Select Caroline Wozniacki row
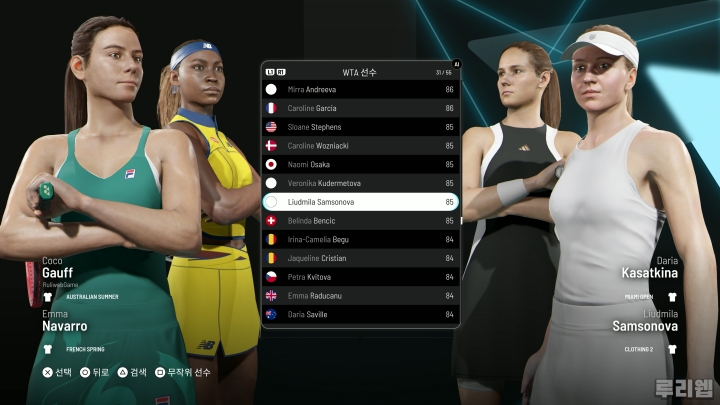 click(360, 146)
